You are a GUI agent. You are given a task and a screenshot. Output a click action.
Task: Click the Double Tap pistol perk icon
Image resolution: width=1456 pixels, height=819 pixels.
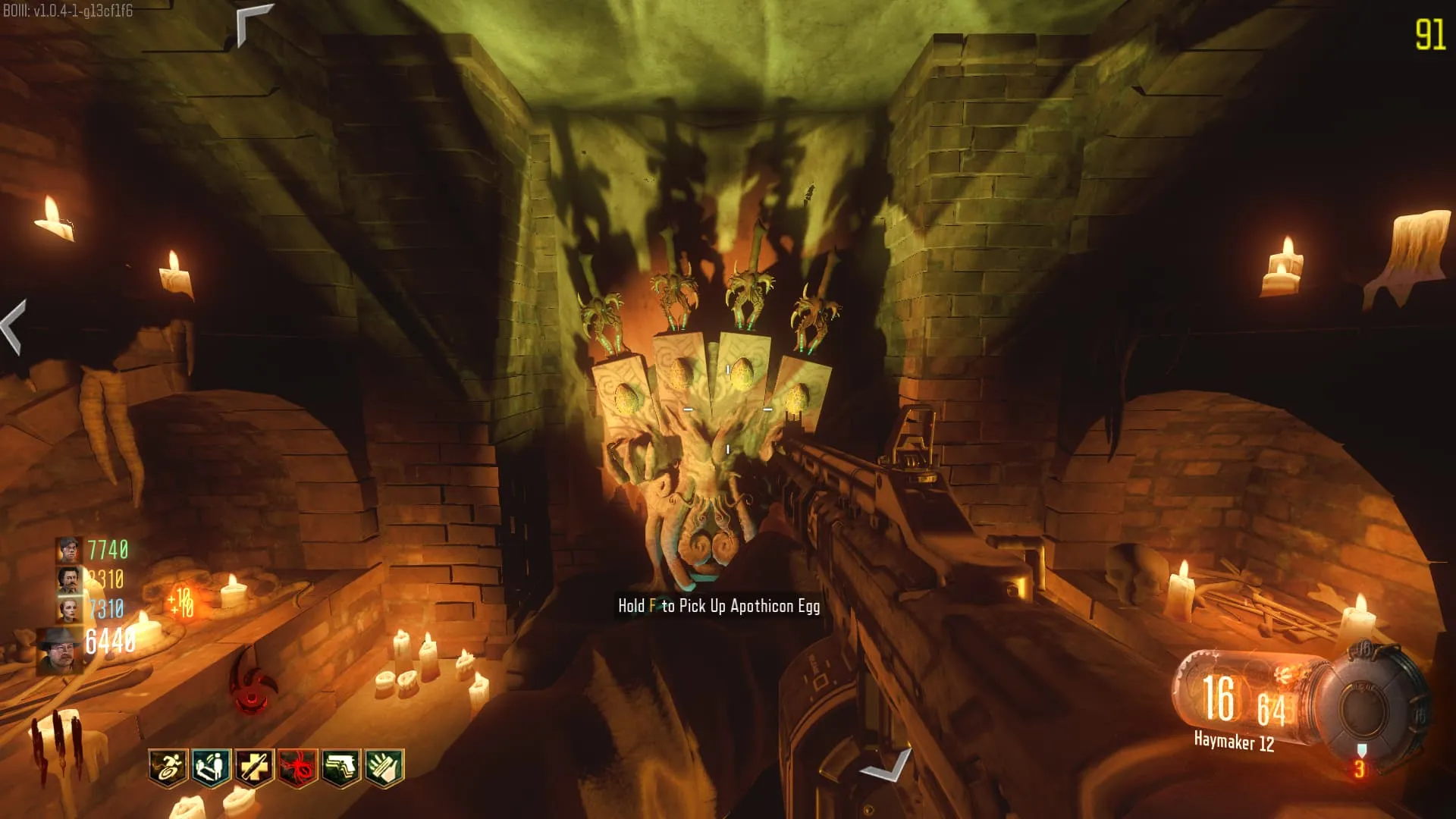tap(341, 767)
